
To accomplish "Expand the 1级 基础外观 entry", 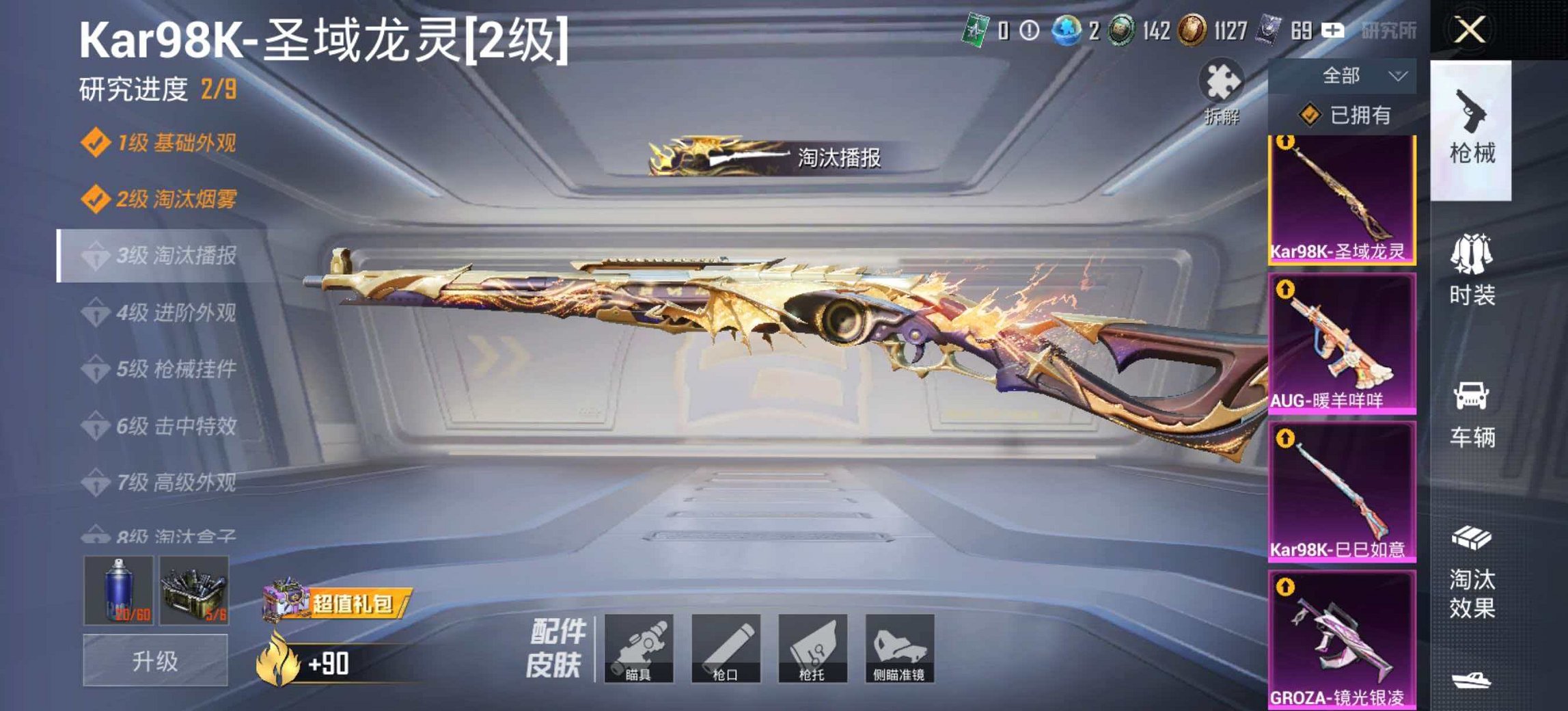I will pyautogui.click(x=164, y=142).
